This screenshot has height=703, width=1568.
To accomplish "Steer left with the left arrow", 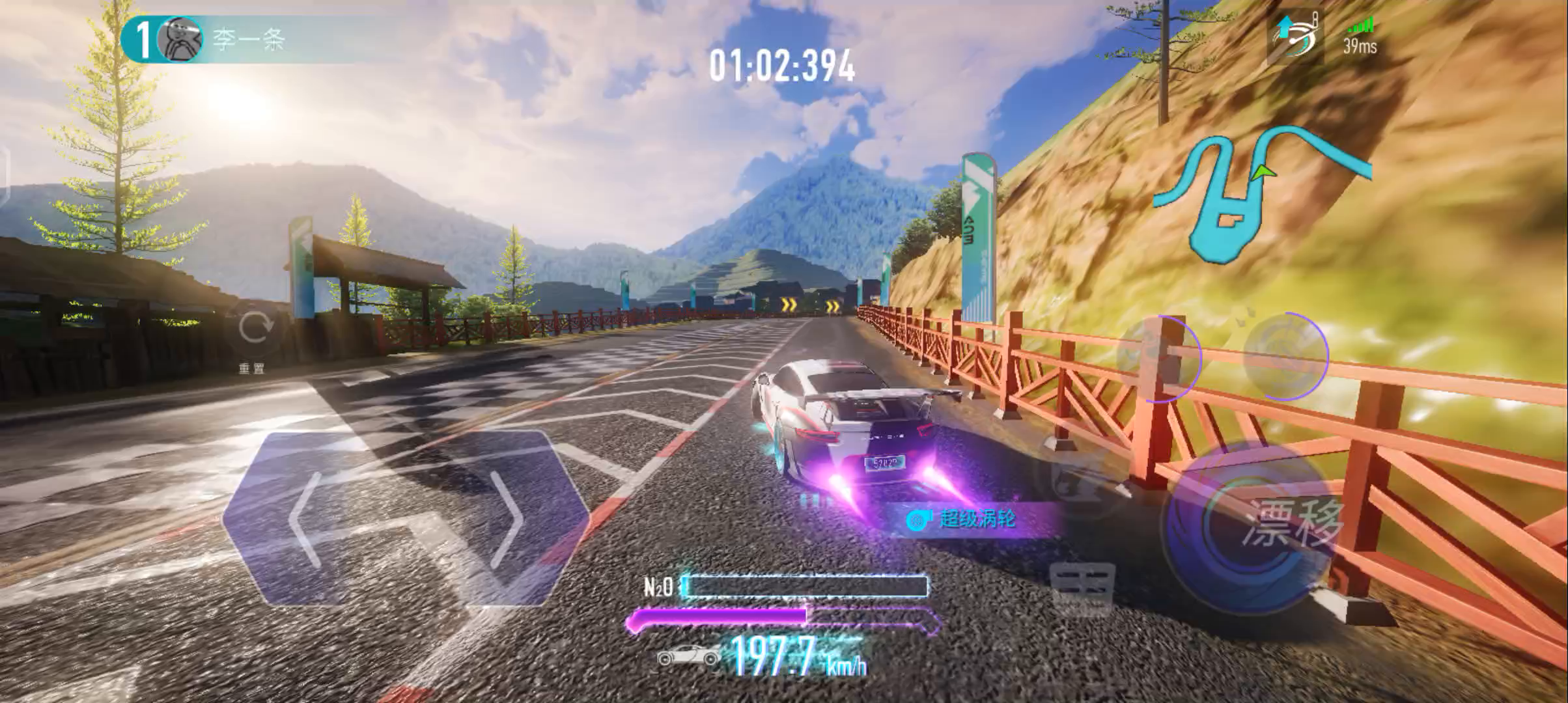I will tap(313, 518).
